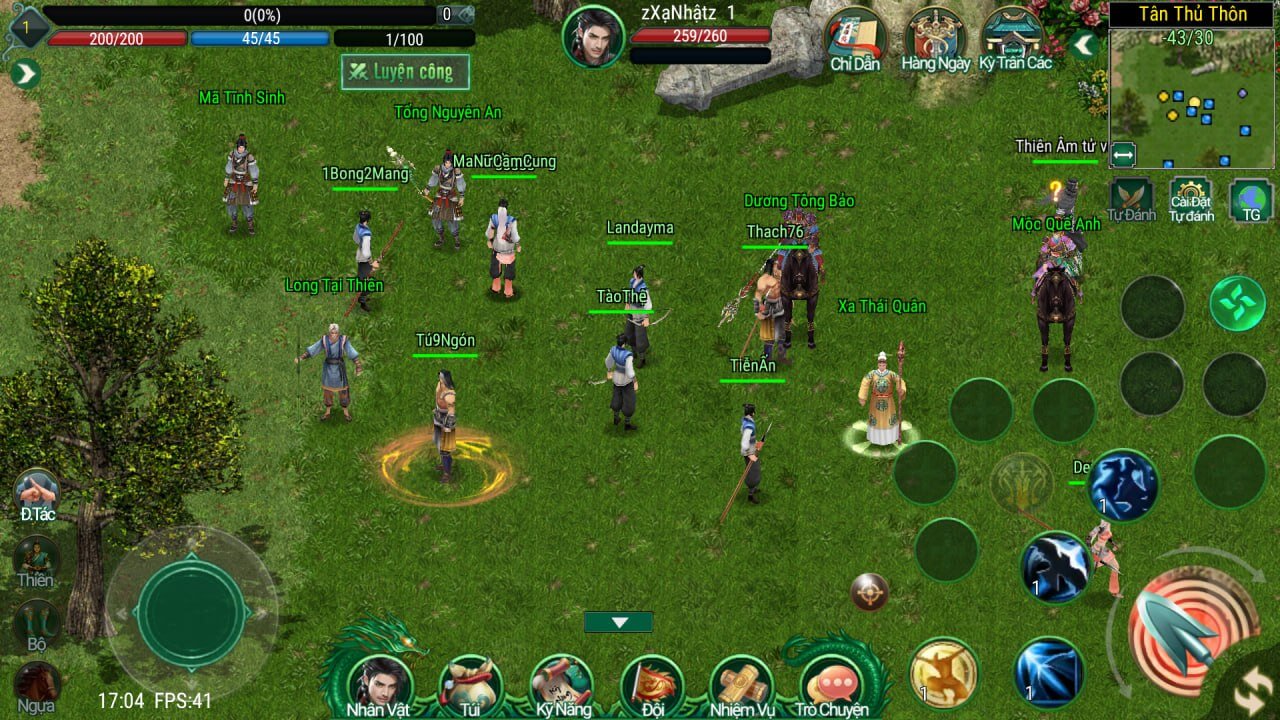Open the Đ.Tác action icon

(37, 493)
